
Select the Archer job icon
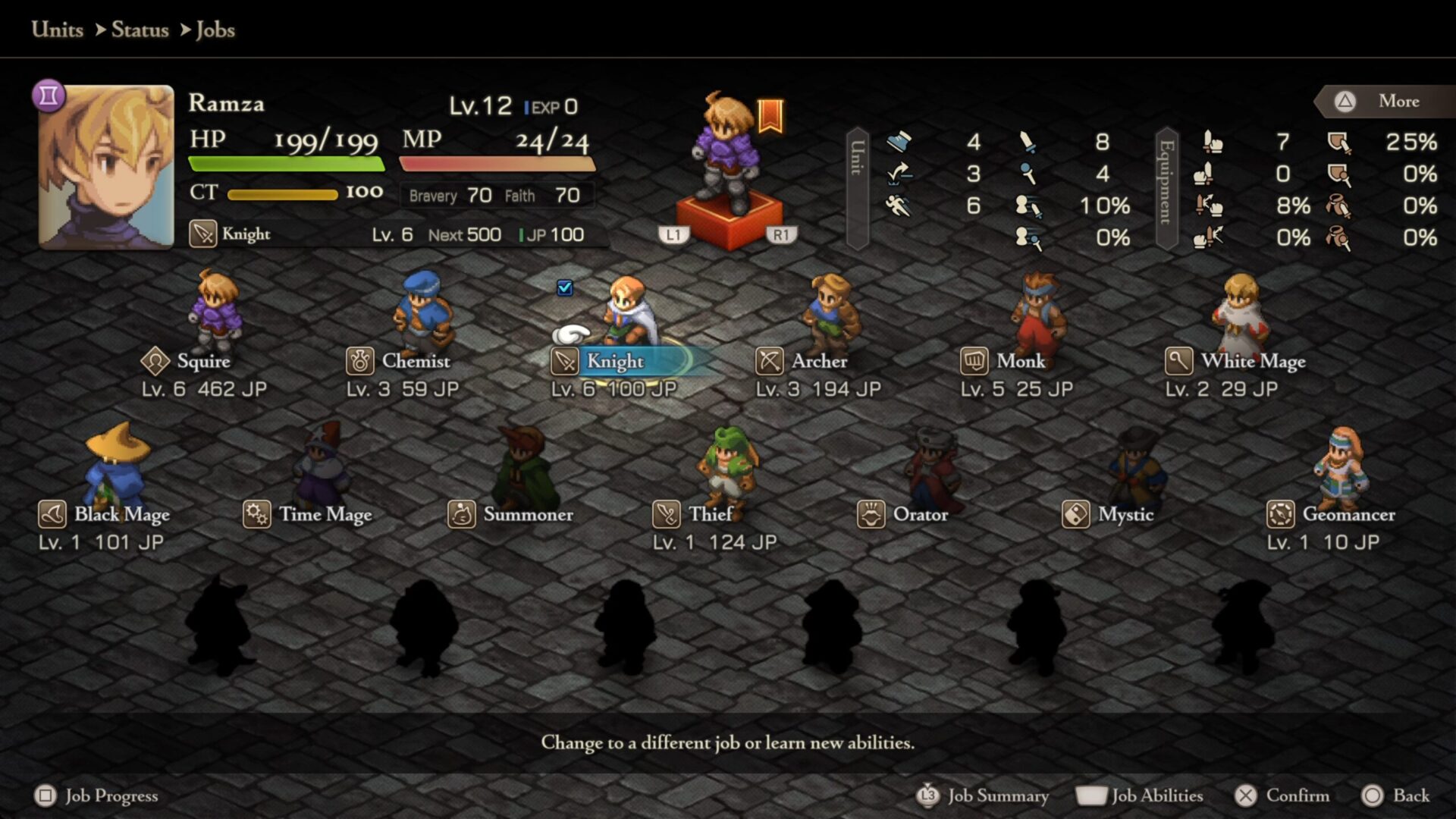click(x=769, y=362)
